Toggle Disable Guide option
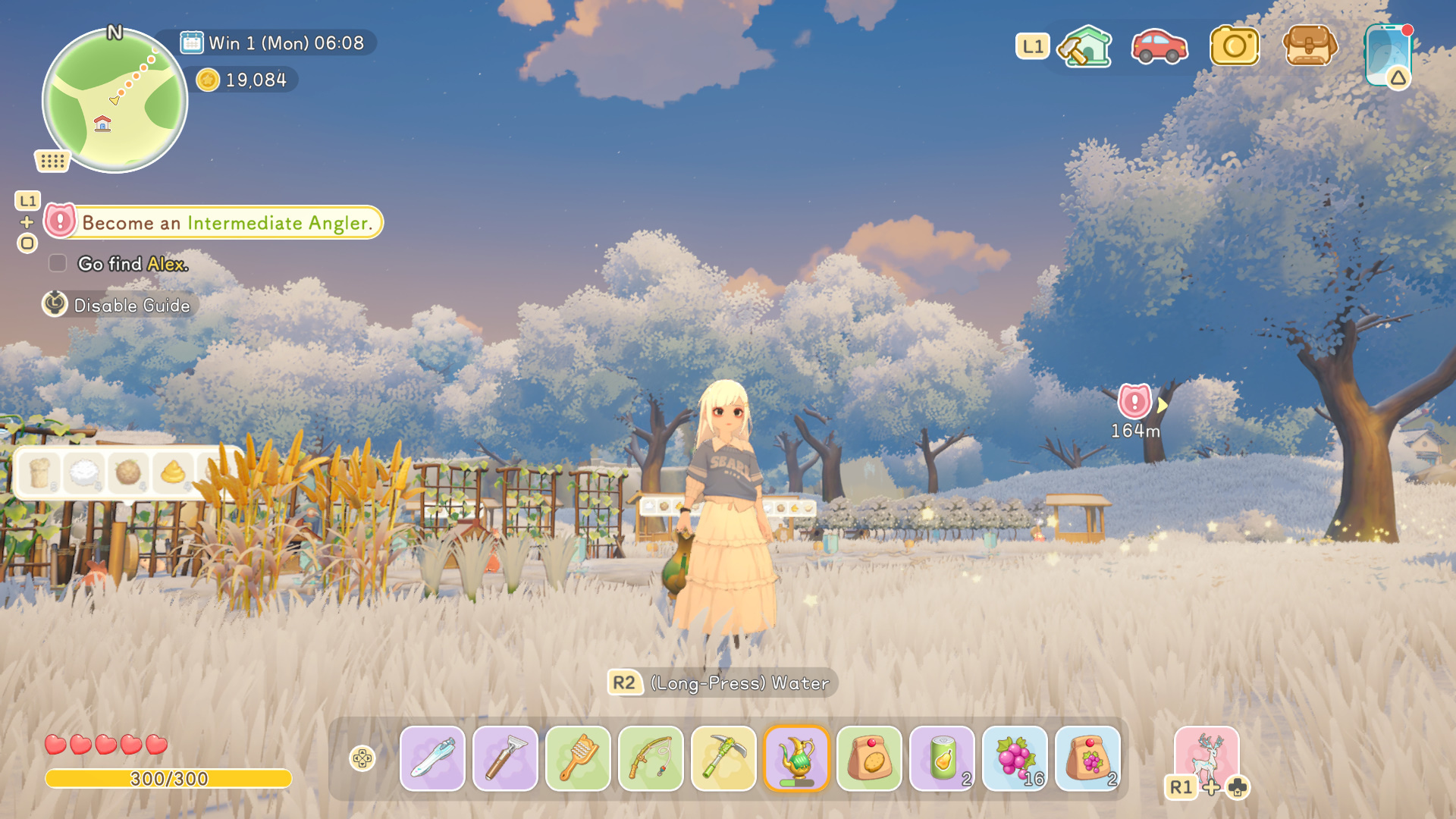 [x=120, y=305]
